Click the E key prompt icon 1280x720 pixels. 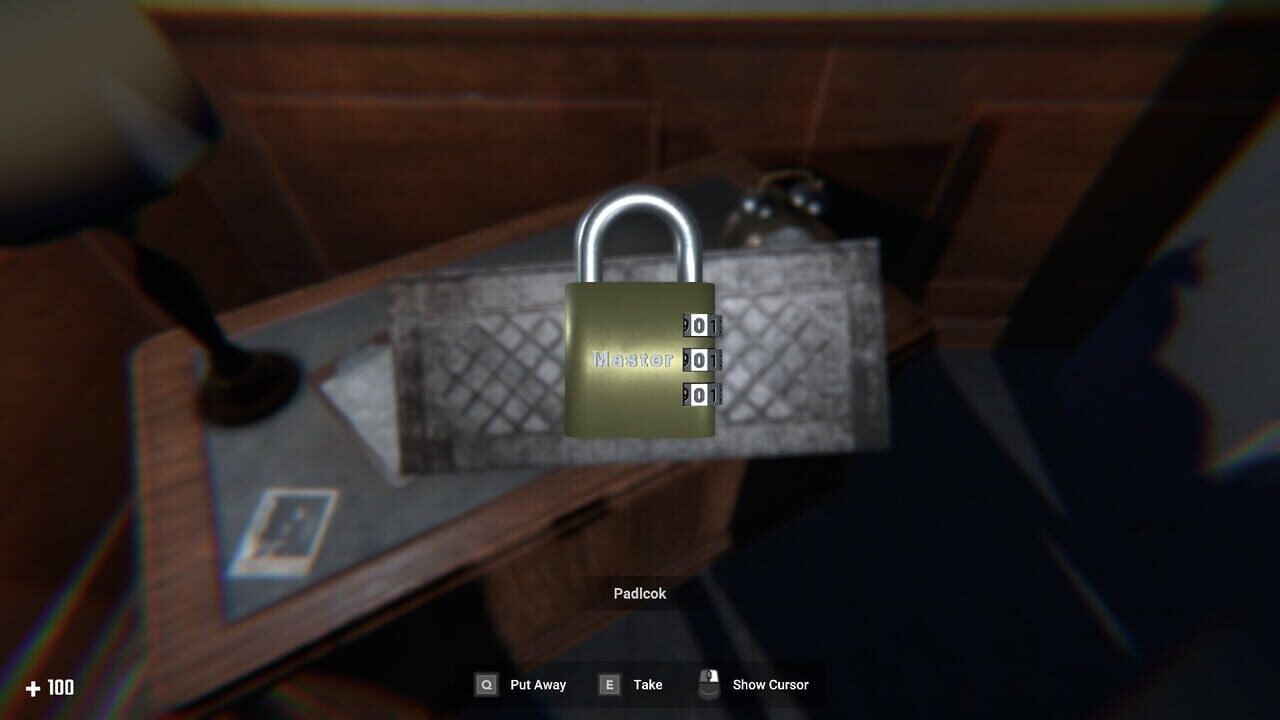point(611,685)
